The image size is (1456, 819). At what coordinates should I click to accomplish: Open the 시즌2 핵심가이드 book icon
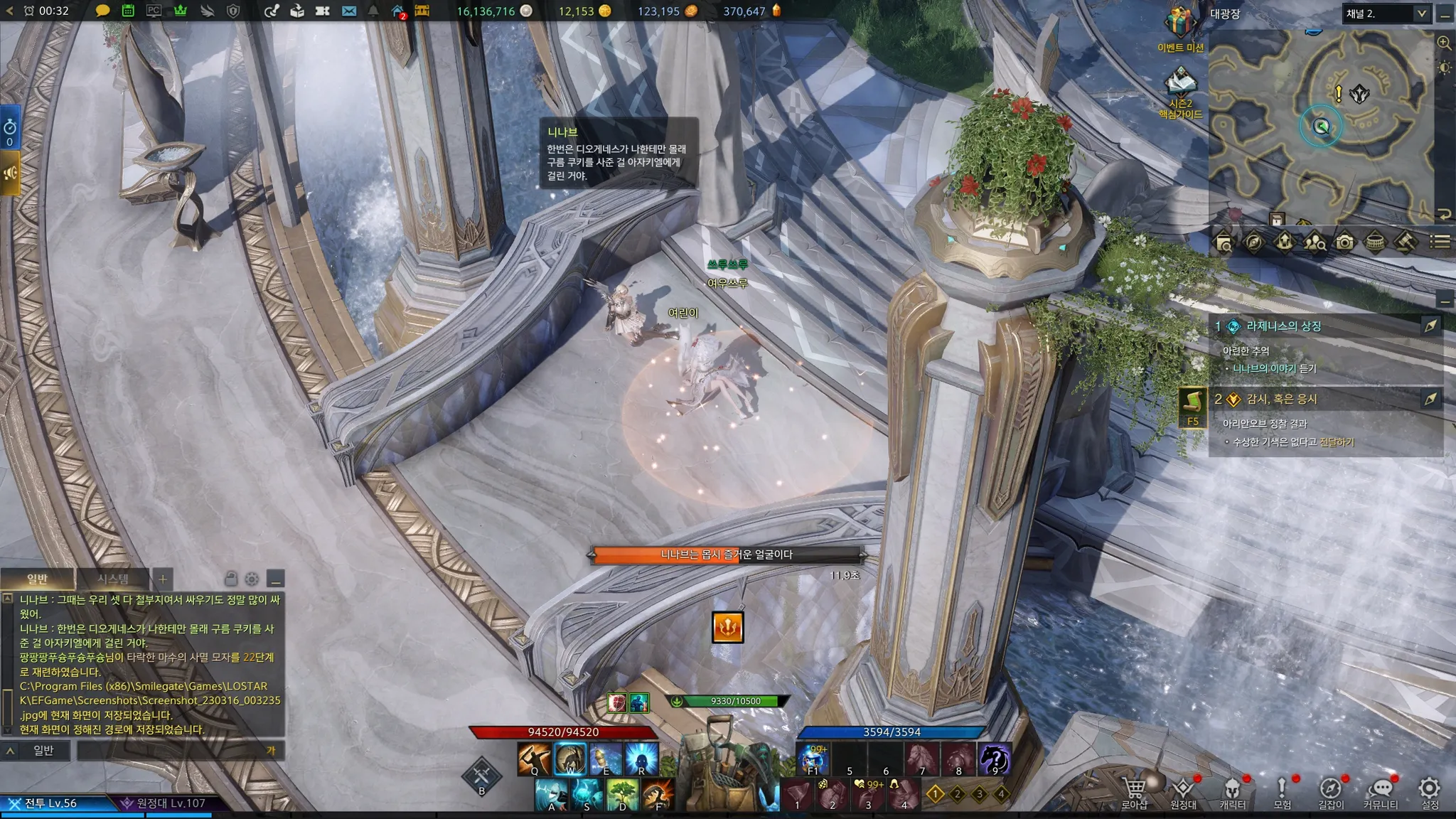pyautogui.click(x=1180, y=83)
